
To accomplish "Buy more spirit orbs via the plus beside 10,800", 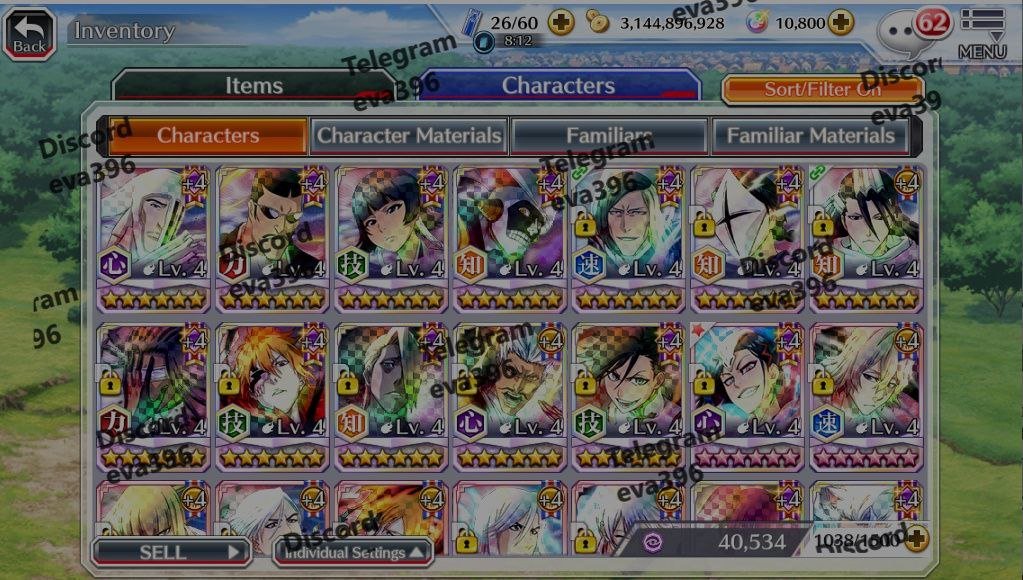I will point(841,22).
